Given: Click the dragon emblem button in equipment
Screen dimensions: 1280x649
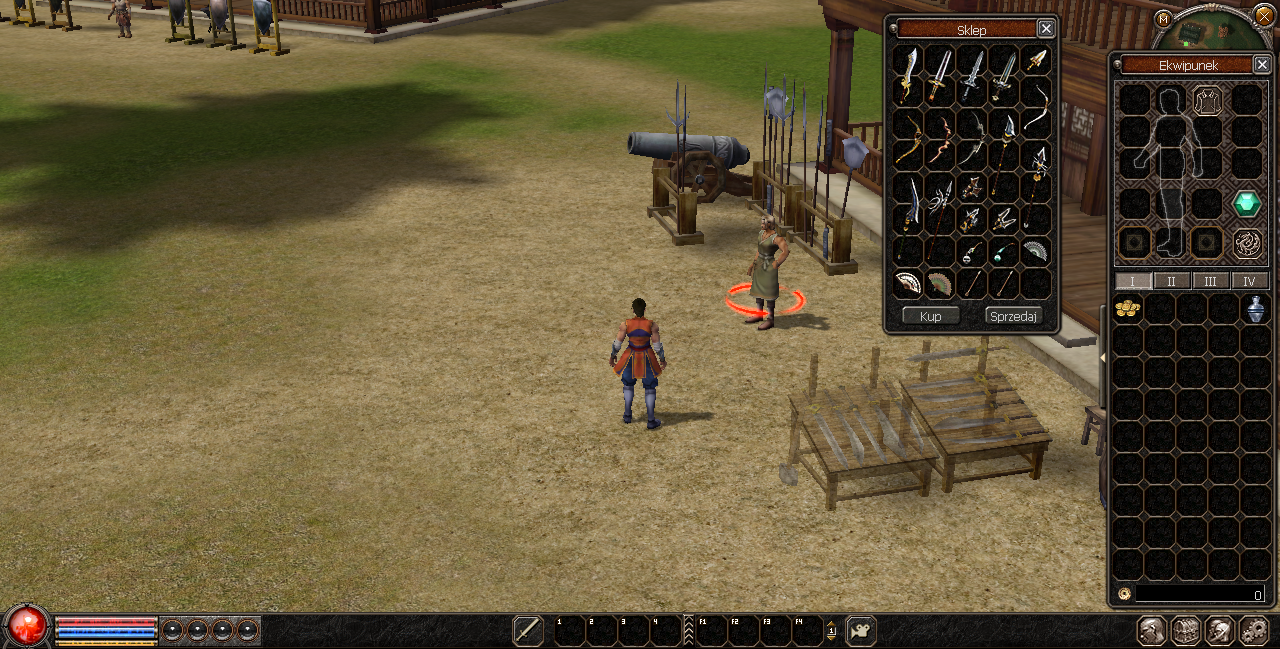Looking at the screenshot, I should coord(1246,242).
